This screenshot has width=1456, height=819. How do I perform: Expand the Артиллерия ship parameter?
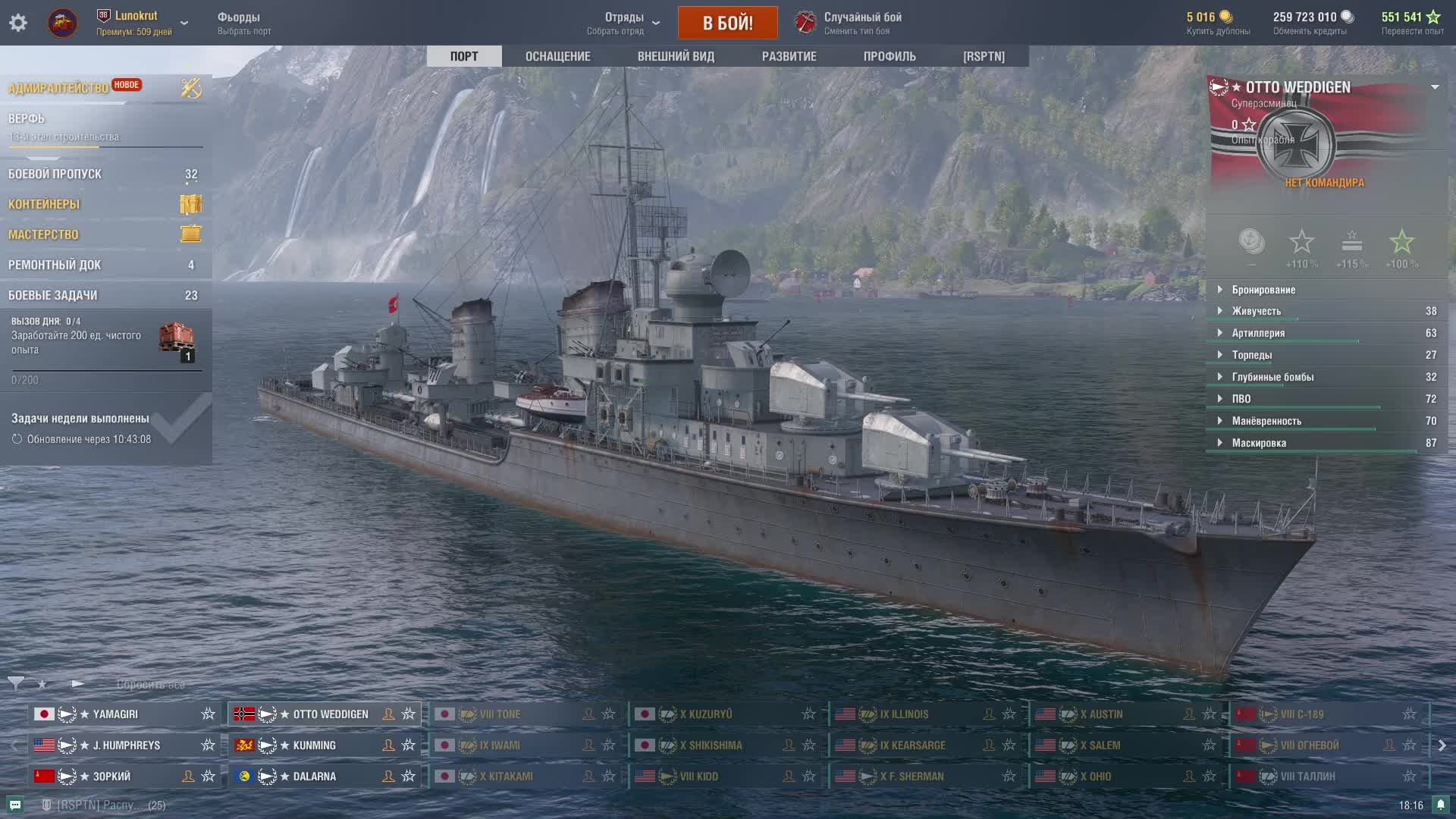tap(1258, 333)
